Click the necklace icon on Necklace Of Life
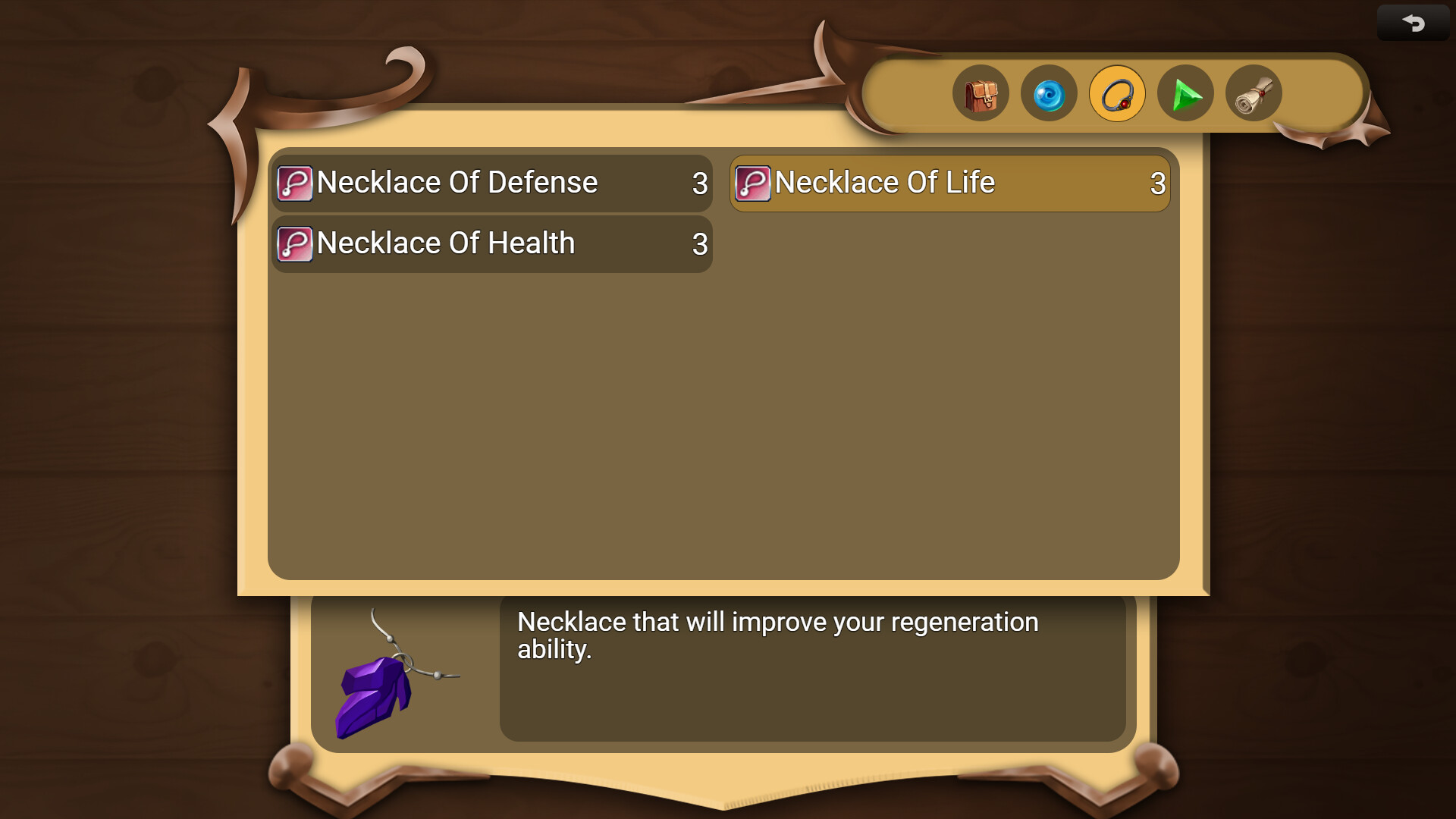 [x=753, y=183]
